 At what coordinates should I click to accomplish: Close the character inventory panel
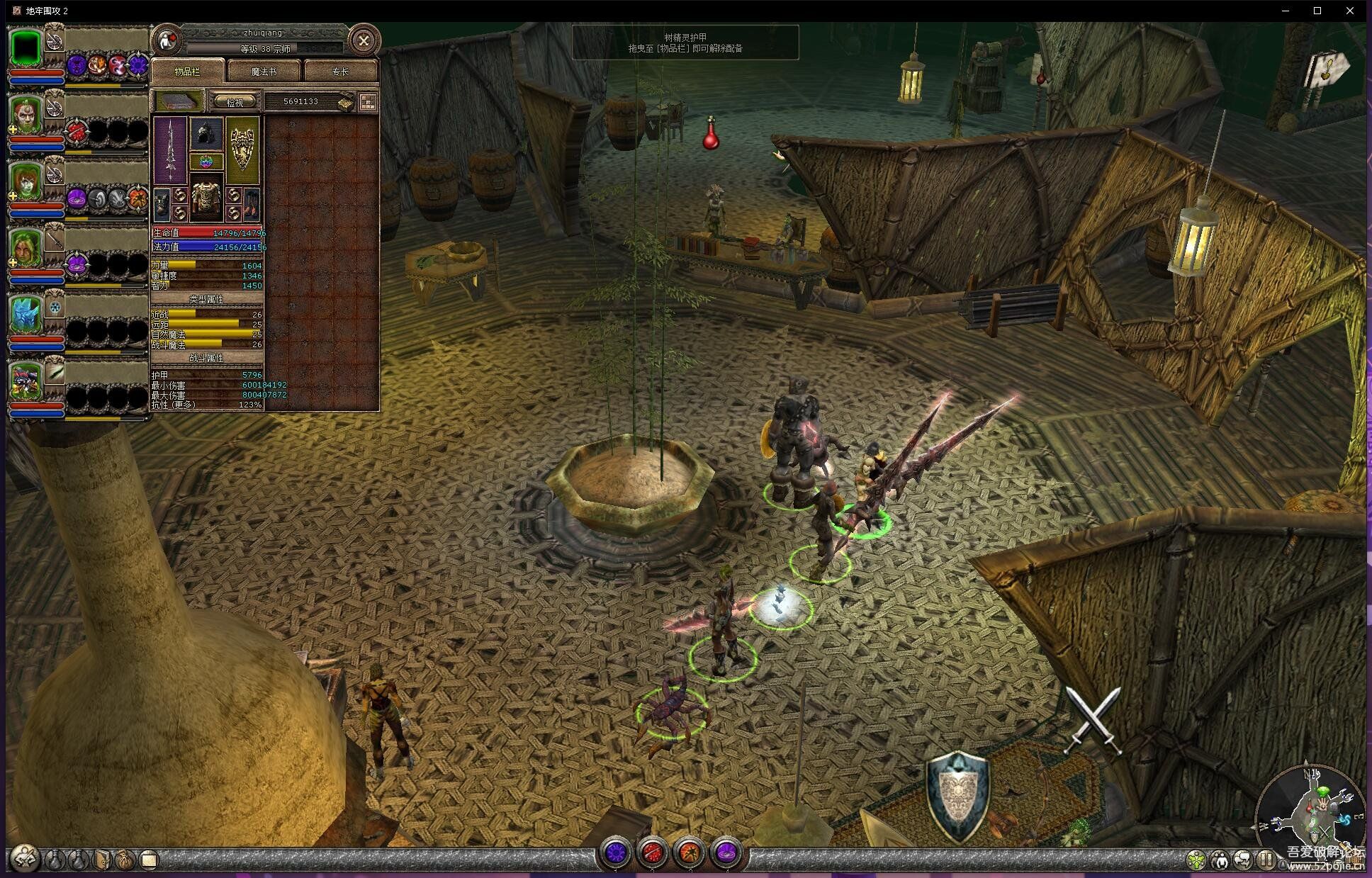coord(364,41)
